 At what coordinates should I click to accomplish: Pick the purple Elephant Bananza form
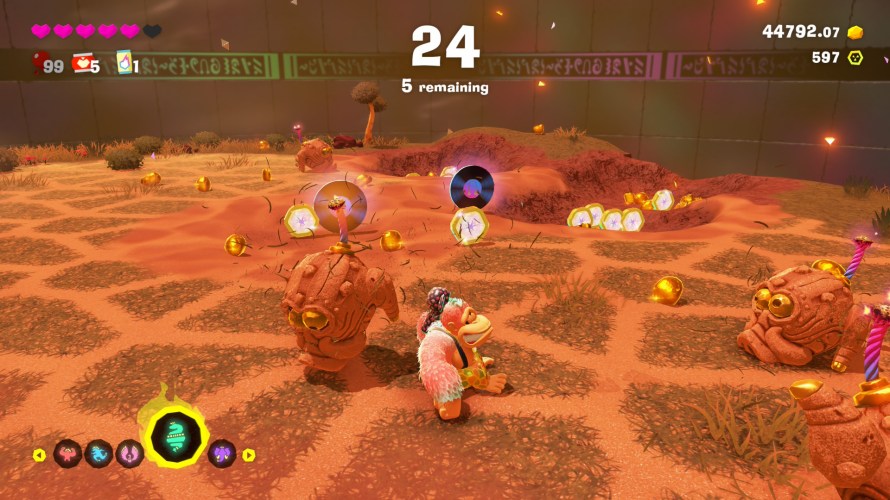(x=221, y=454)
